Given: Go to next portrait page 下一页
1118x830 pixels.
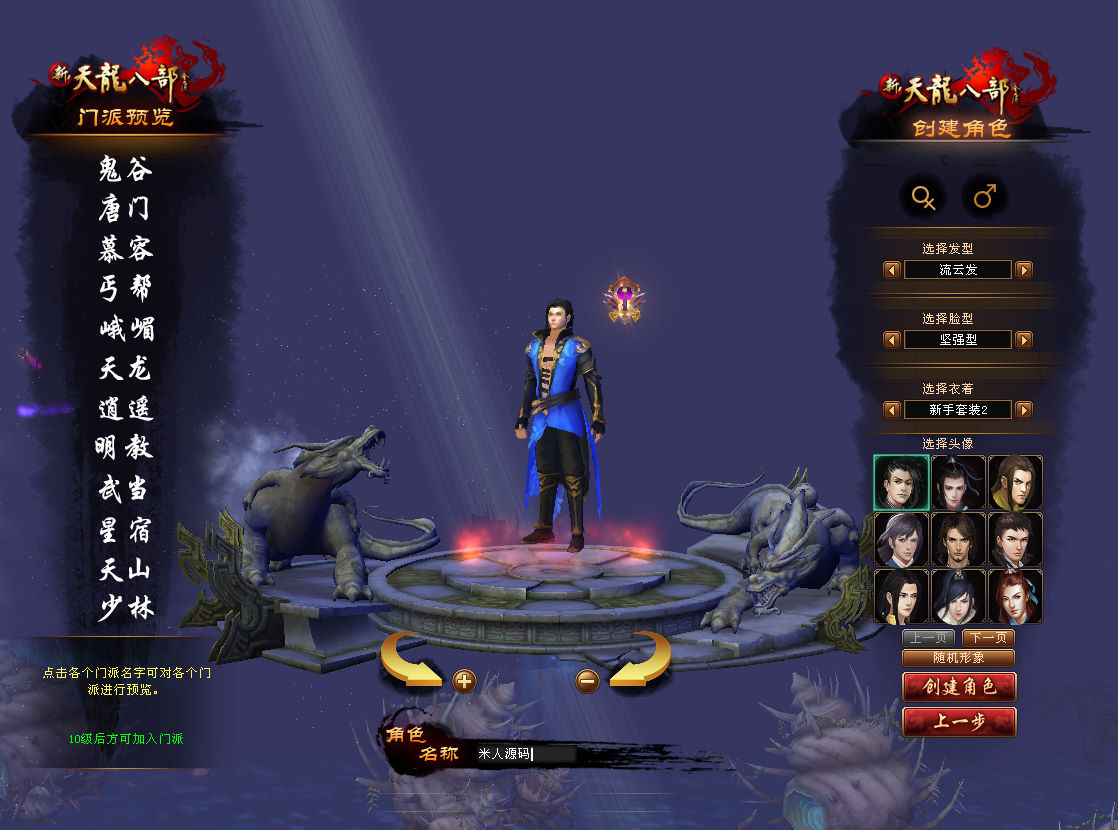Looking at the screenshot, I should point(989,638).
